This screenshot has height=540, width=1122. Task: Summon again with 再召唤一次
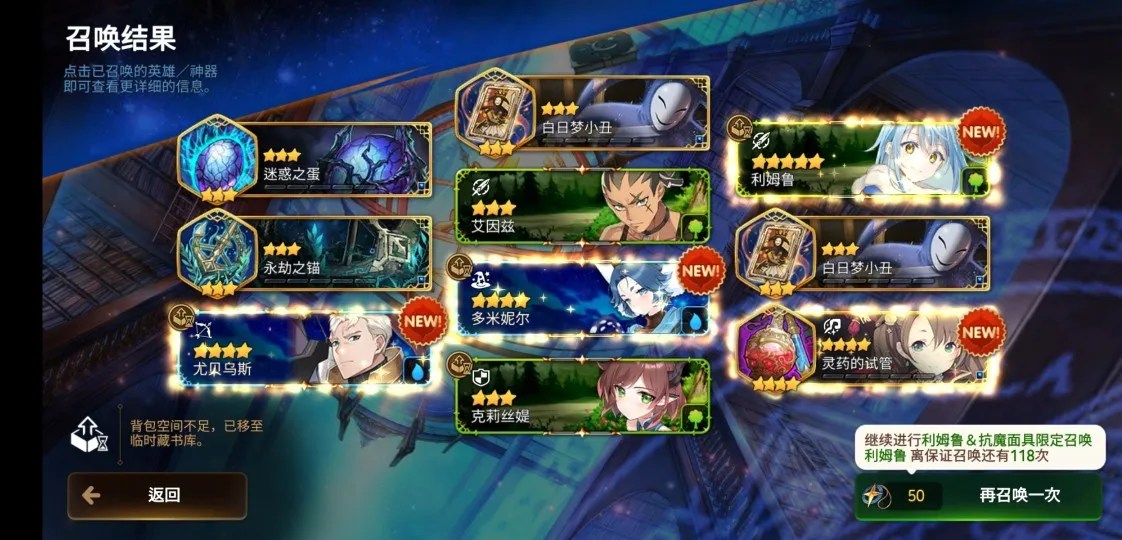978,495
